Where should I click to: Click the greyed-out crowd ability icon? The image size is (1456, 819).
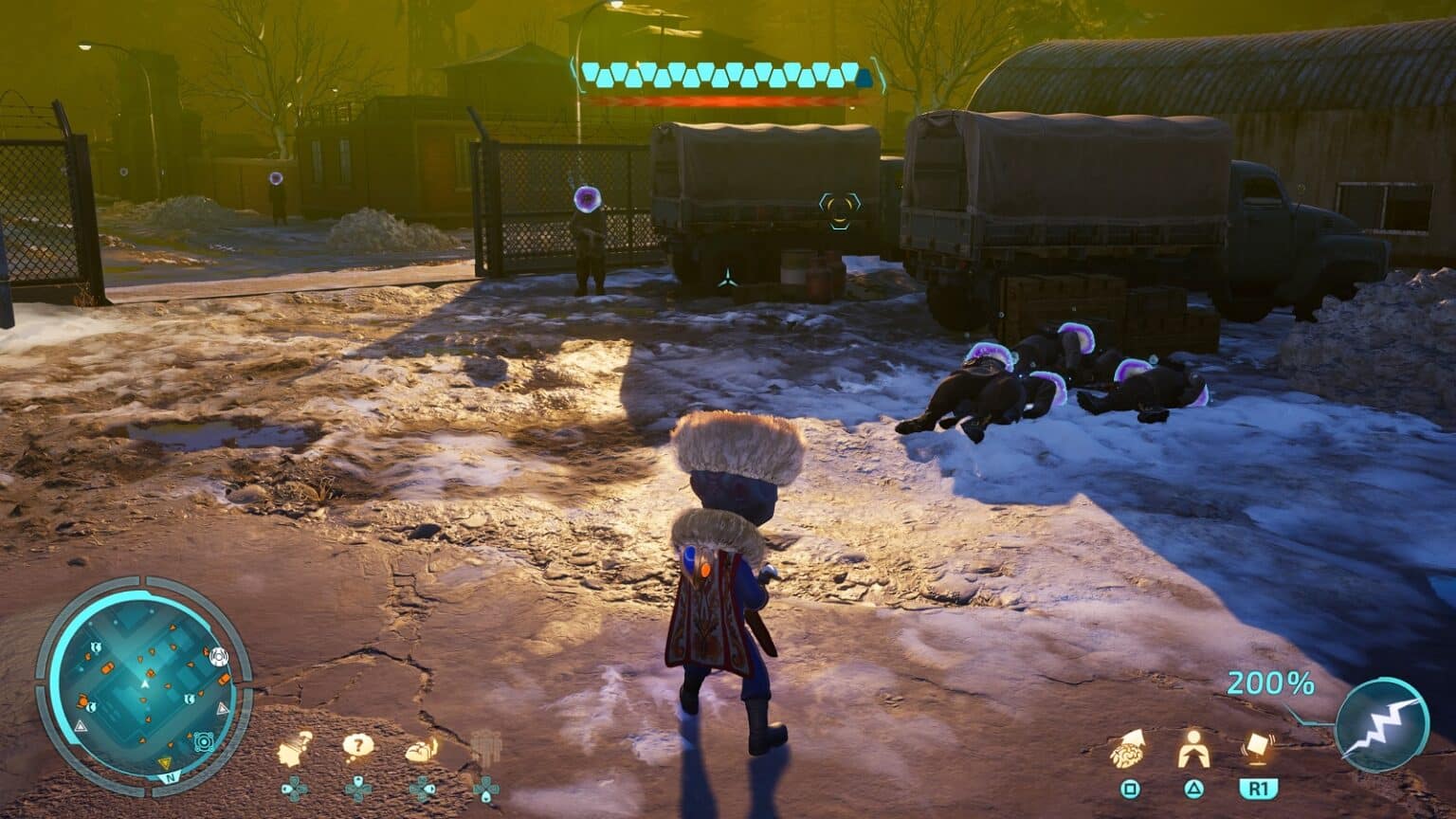click(x=484, y=749)
